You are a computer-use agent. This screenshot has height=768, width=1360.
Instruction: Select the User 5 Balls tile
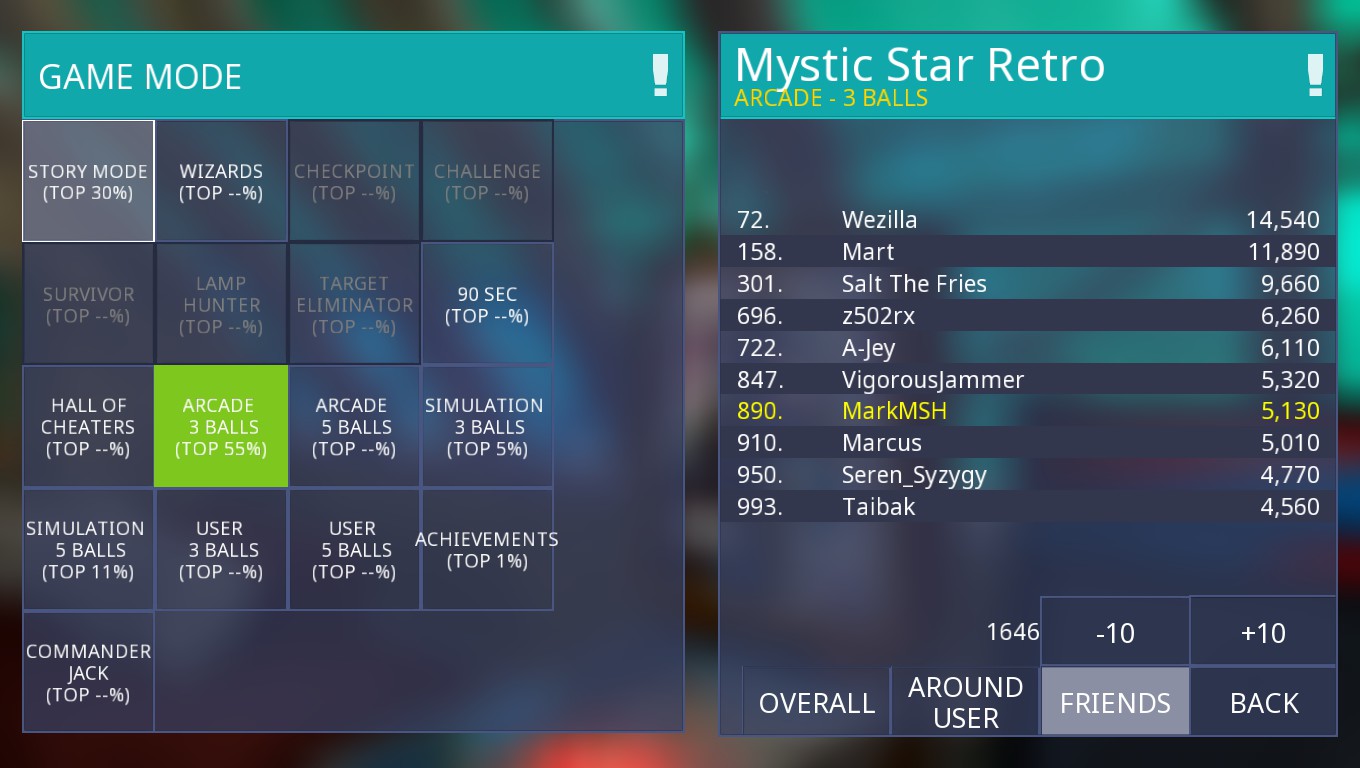[x=354, y=550]
